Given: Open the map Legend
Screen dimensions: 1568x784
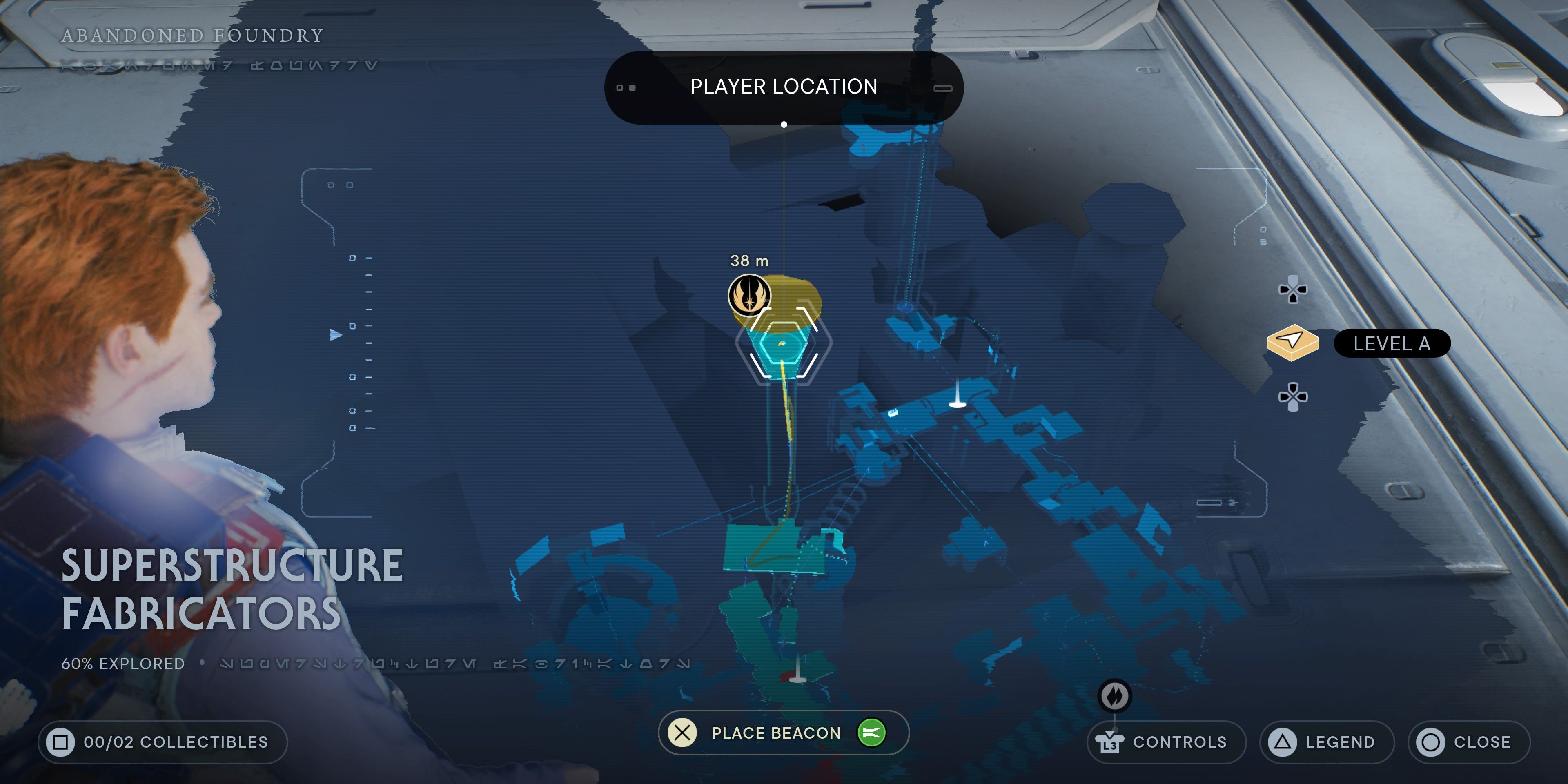Looking at the screenshot, I should [1326, 742].
